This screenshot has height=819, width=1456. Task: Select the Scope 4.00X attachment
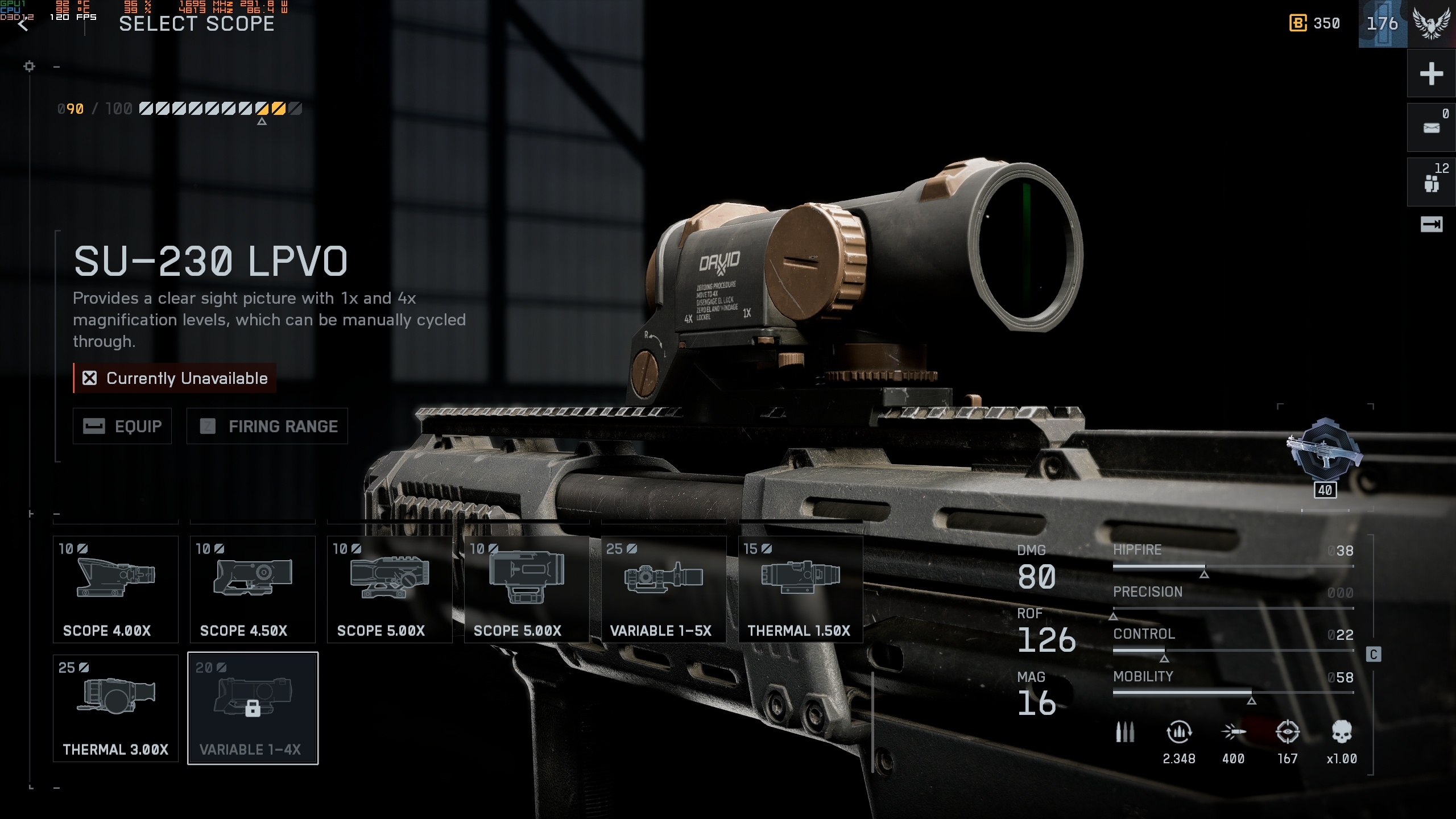[115, 589]
